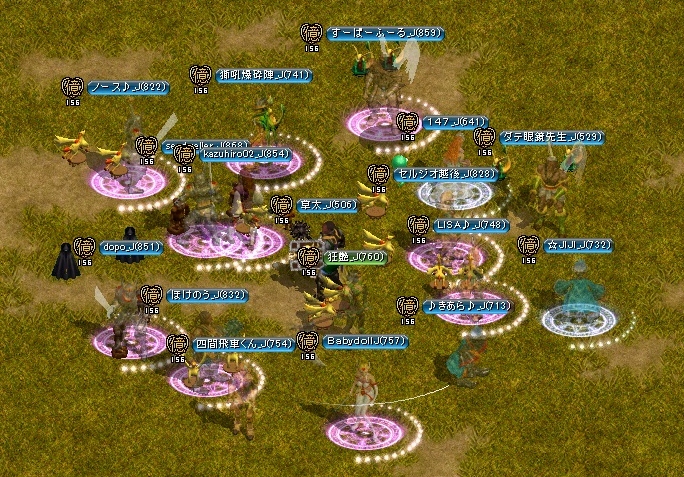This screenshot has height=477, width=684.
Task: Select the すーぱーふーる player nameplate
Action: click(383, 33)
